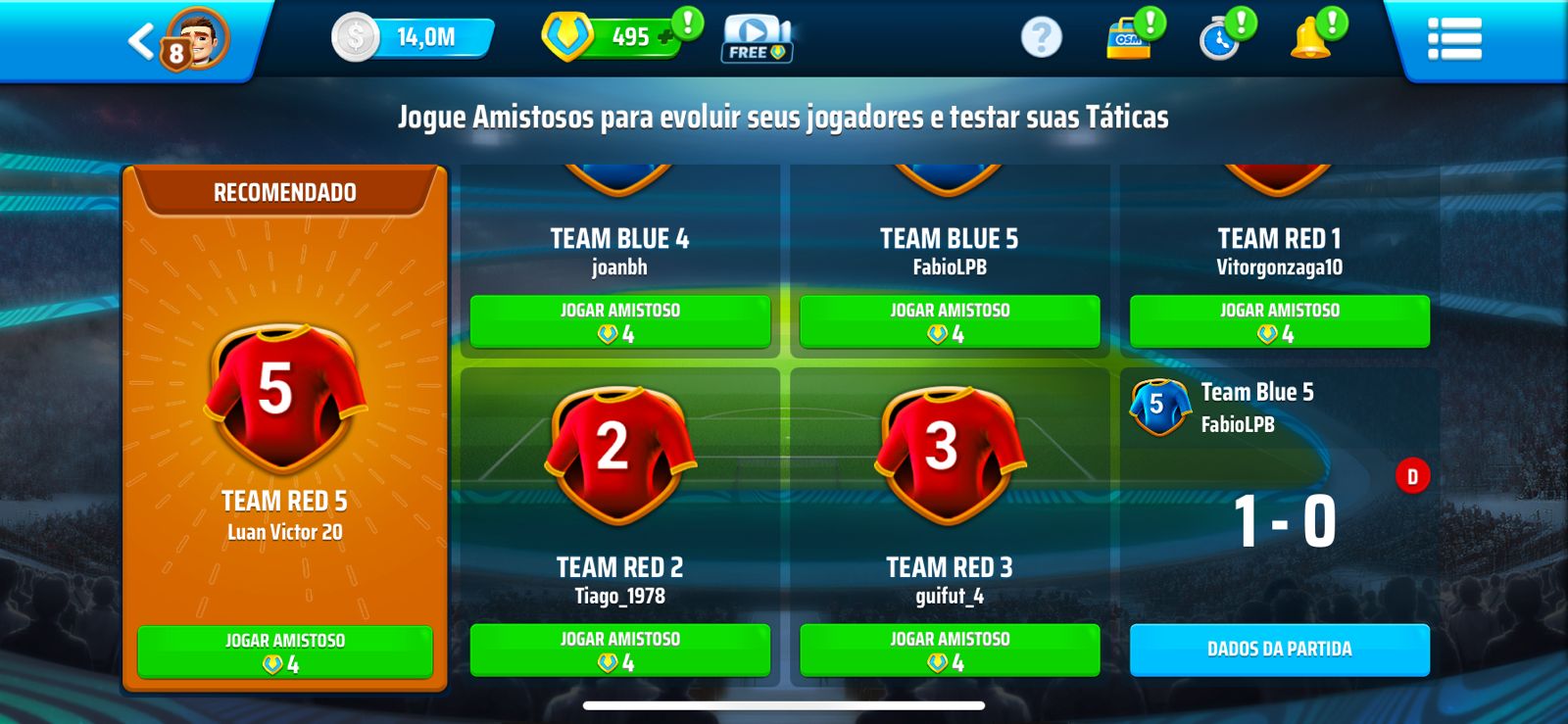
Task: View Dados da Partida match details
Action: pyautogui.click(x=1279, y=650)
